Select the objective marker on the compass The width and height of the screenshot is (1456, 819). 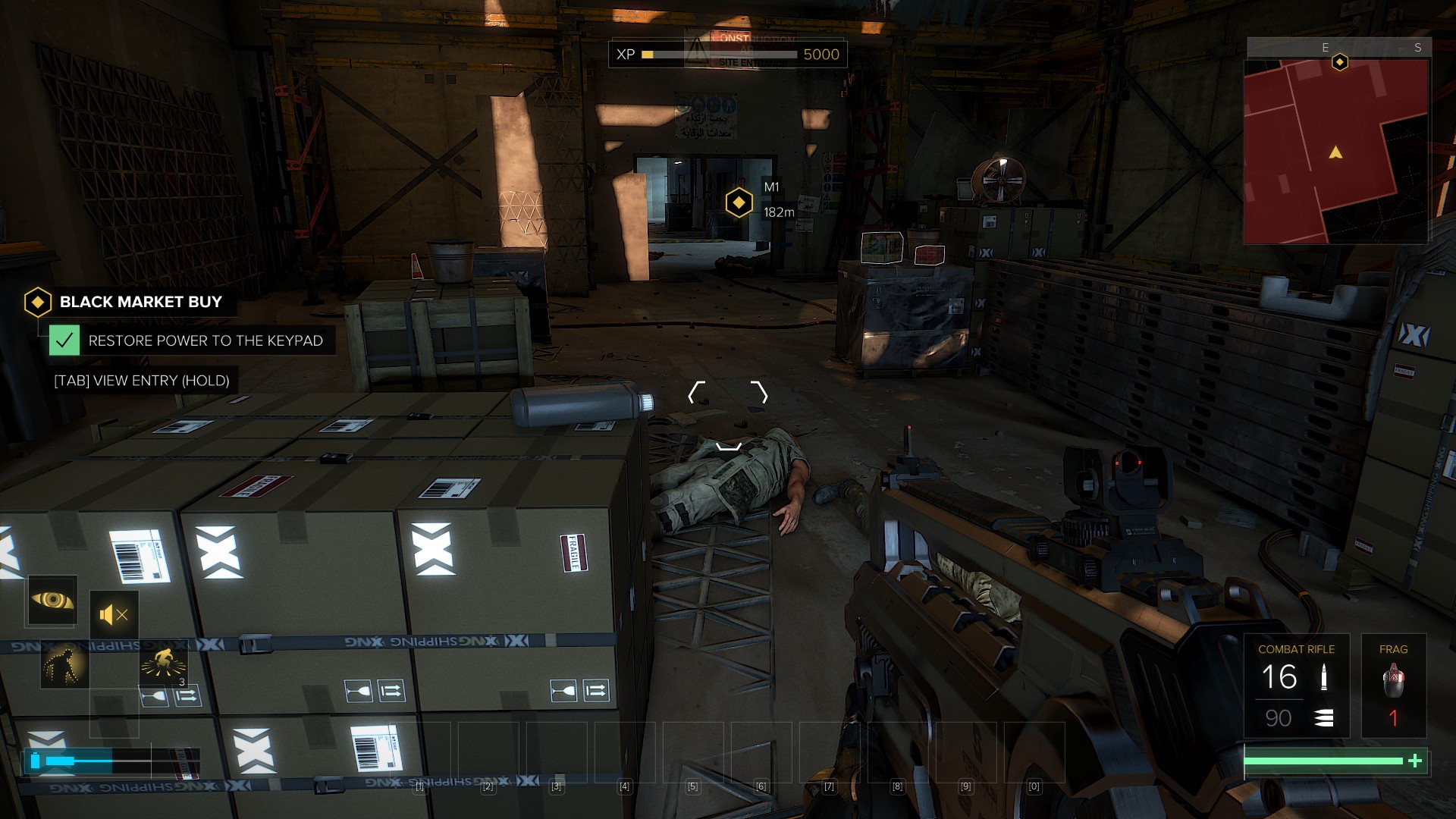[x=1340, y=62]
